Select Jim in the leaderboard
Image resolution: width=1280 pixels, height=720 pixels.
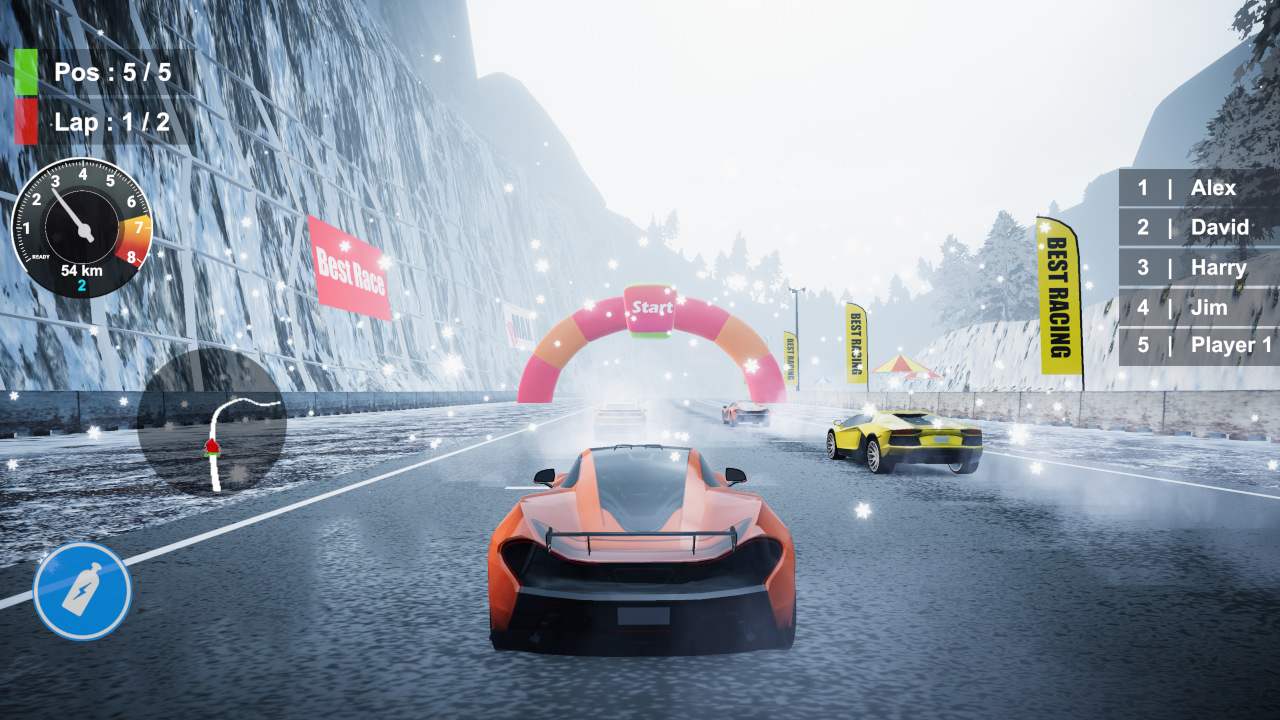pos(1212,307)
